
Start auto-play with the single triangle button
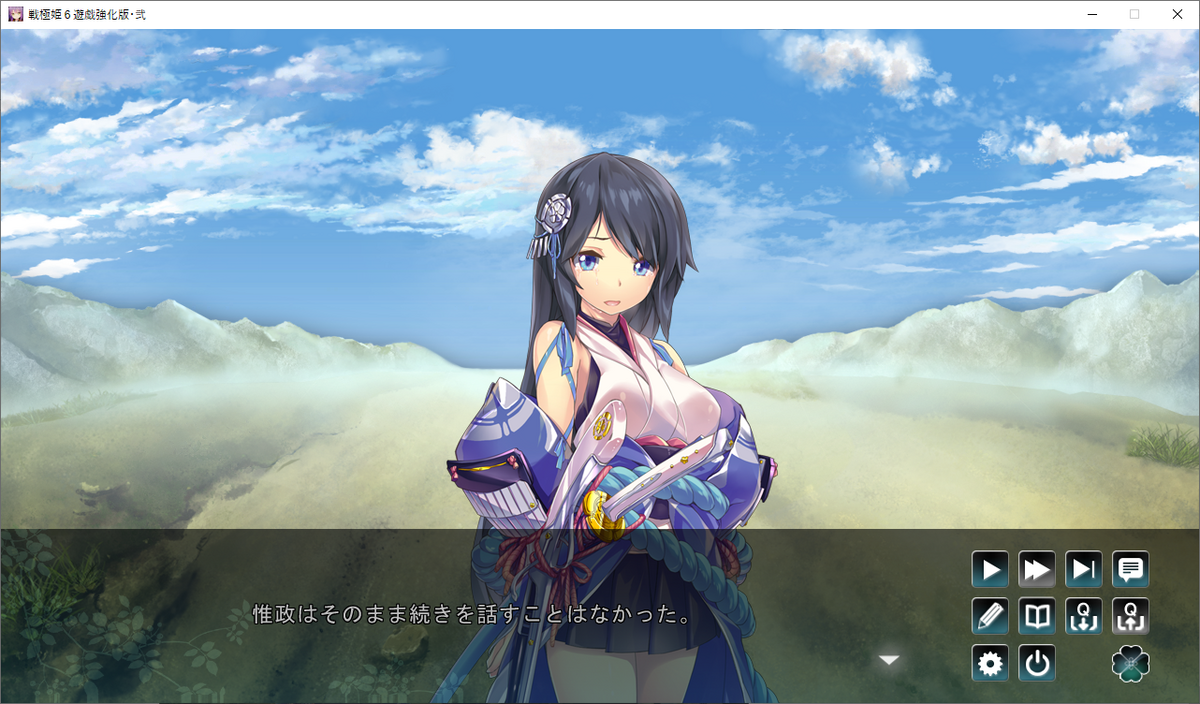click(x=990, y=570)
